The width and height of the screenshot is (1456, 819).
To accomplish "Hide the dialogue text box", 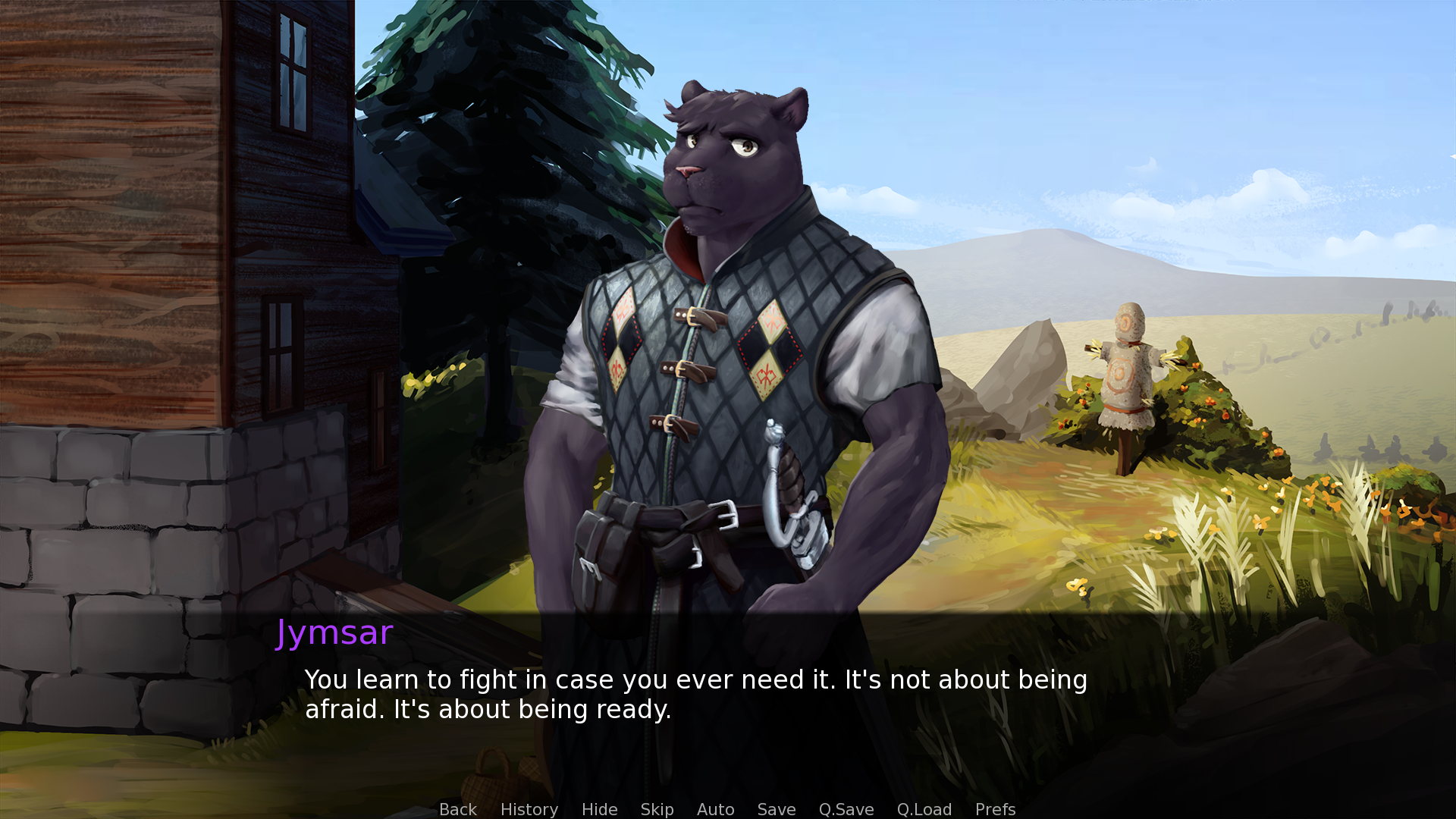I will tap(599, 809).
